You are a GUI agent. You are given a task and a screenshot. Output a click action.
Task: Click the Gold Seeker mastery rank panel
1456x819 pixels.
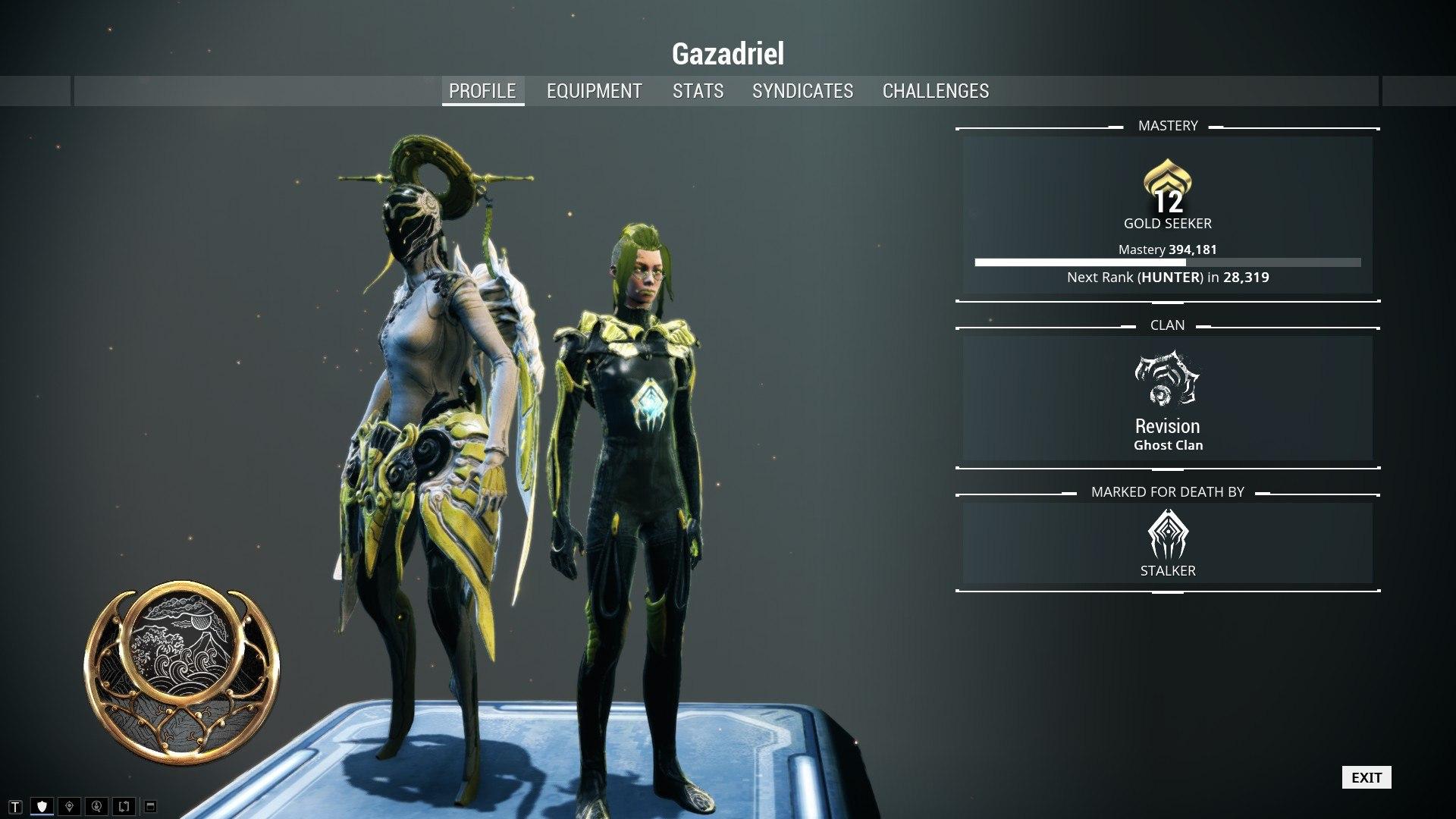1167,215
